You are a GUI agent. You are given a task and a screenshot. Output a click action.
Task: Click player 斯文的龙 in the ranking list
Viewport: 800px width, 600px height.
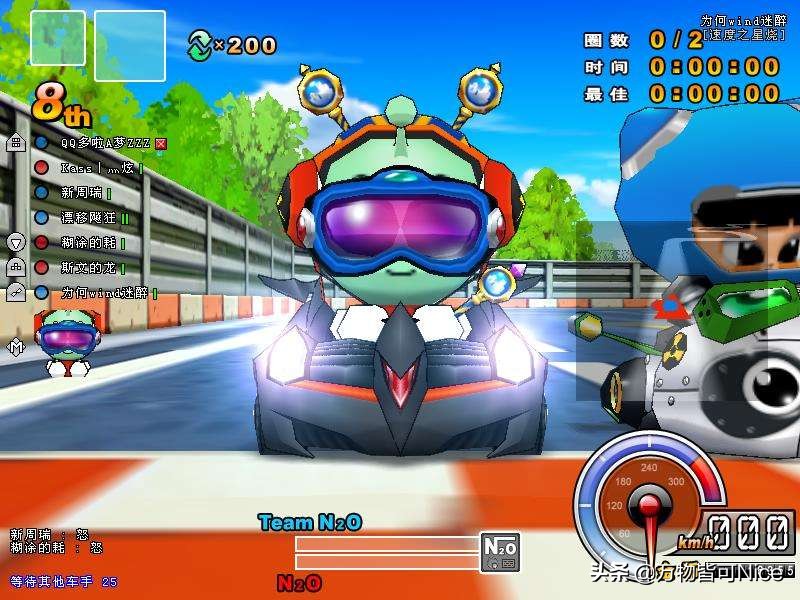(88, 267)
